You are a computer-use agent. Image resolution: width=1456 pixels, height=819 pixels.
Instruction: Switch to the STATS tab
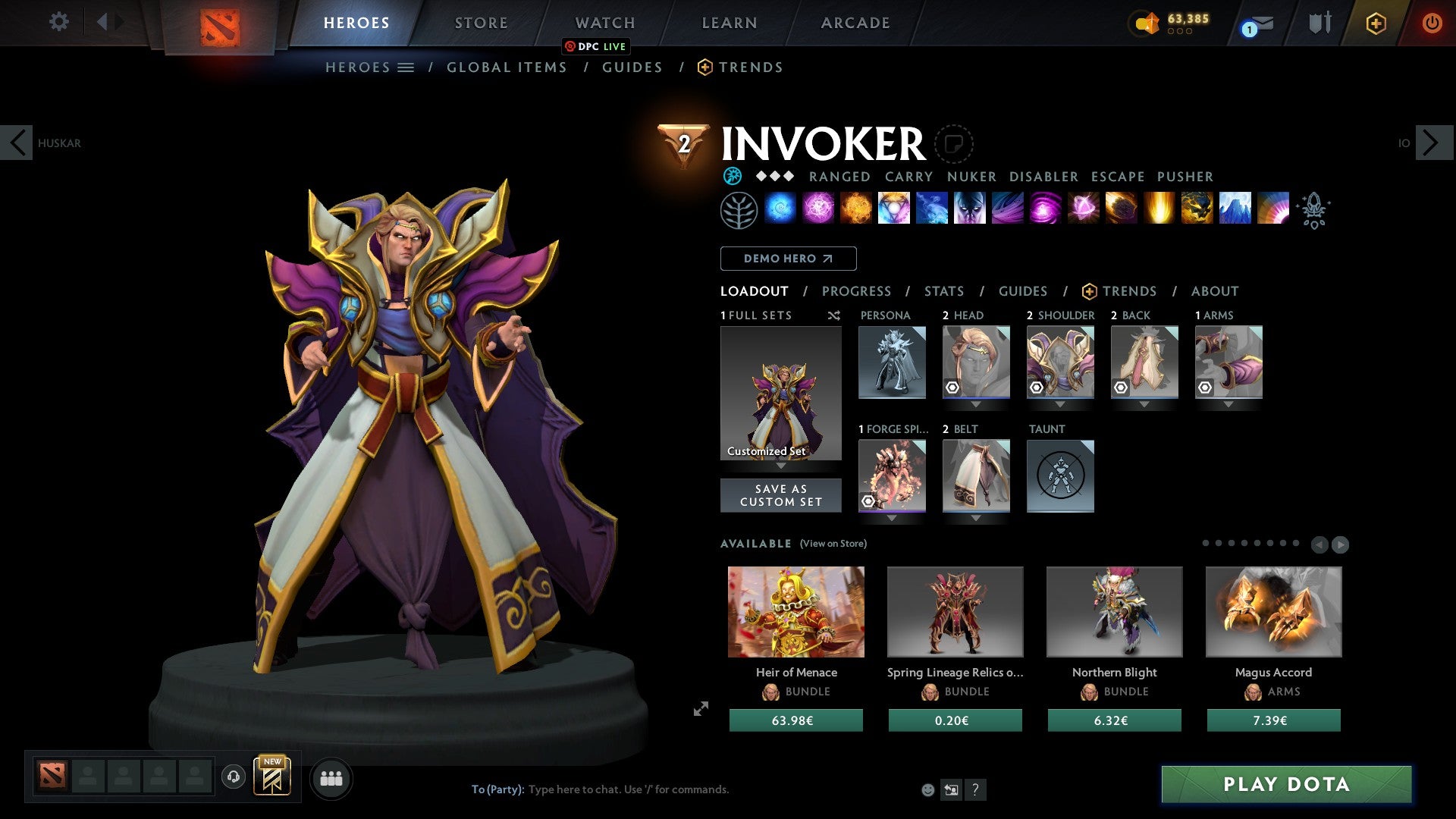(943, 290)
